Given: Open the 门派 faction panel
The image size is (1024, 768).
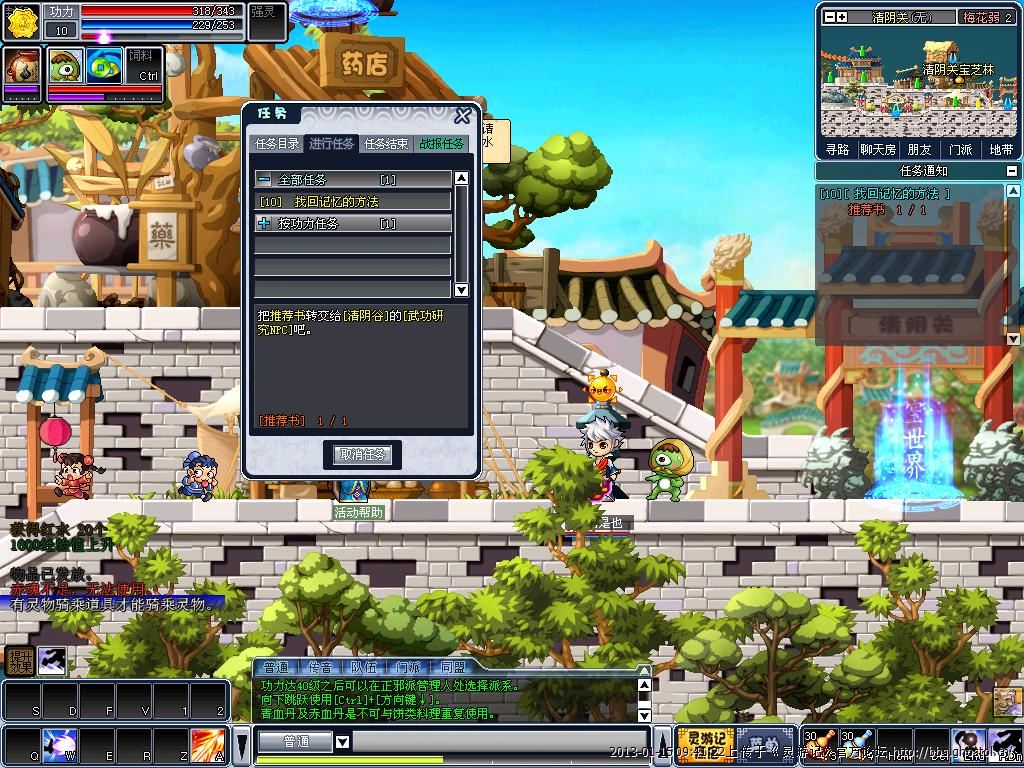Looking at the screenshot, I should tap(960, 150).
